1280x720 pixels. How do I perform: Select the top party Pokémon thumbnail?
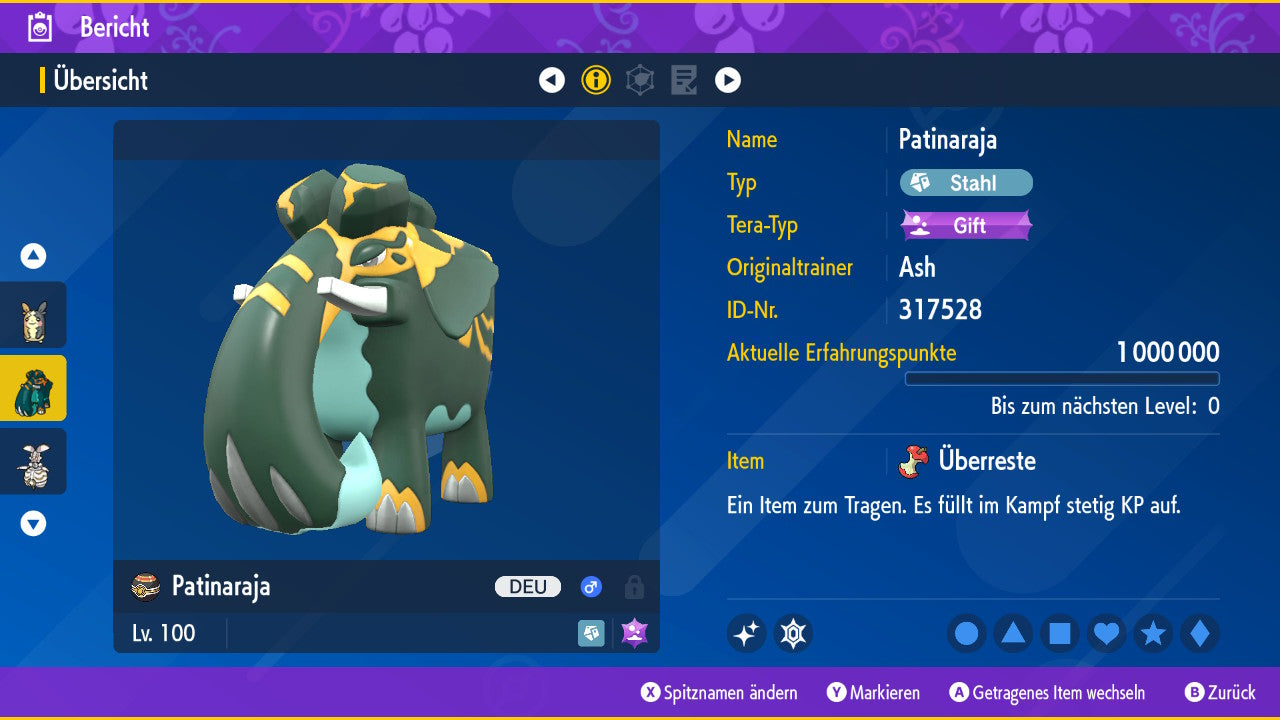[x=33, y=315]
